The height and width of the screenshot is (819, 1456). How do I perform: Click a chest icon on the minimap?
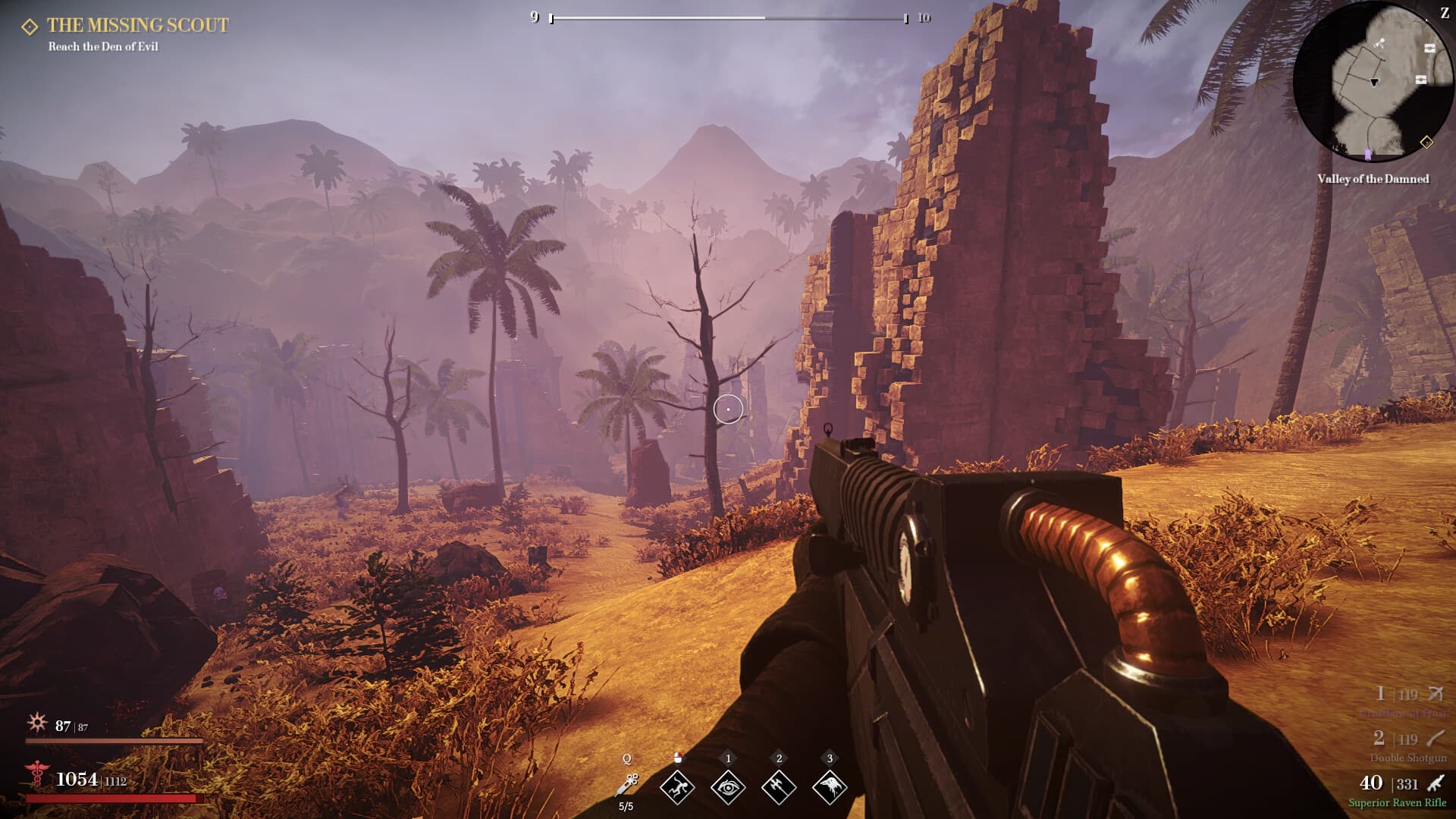[x=1429, y=49]
